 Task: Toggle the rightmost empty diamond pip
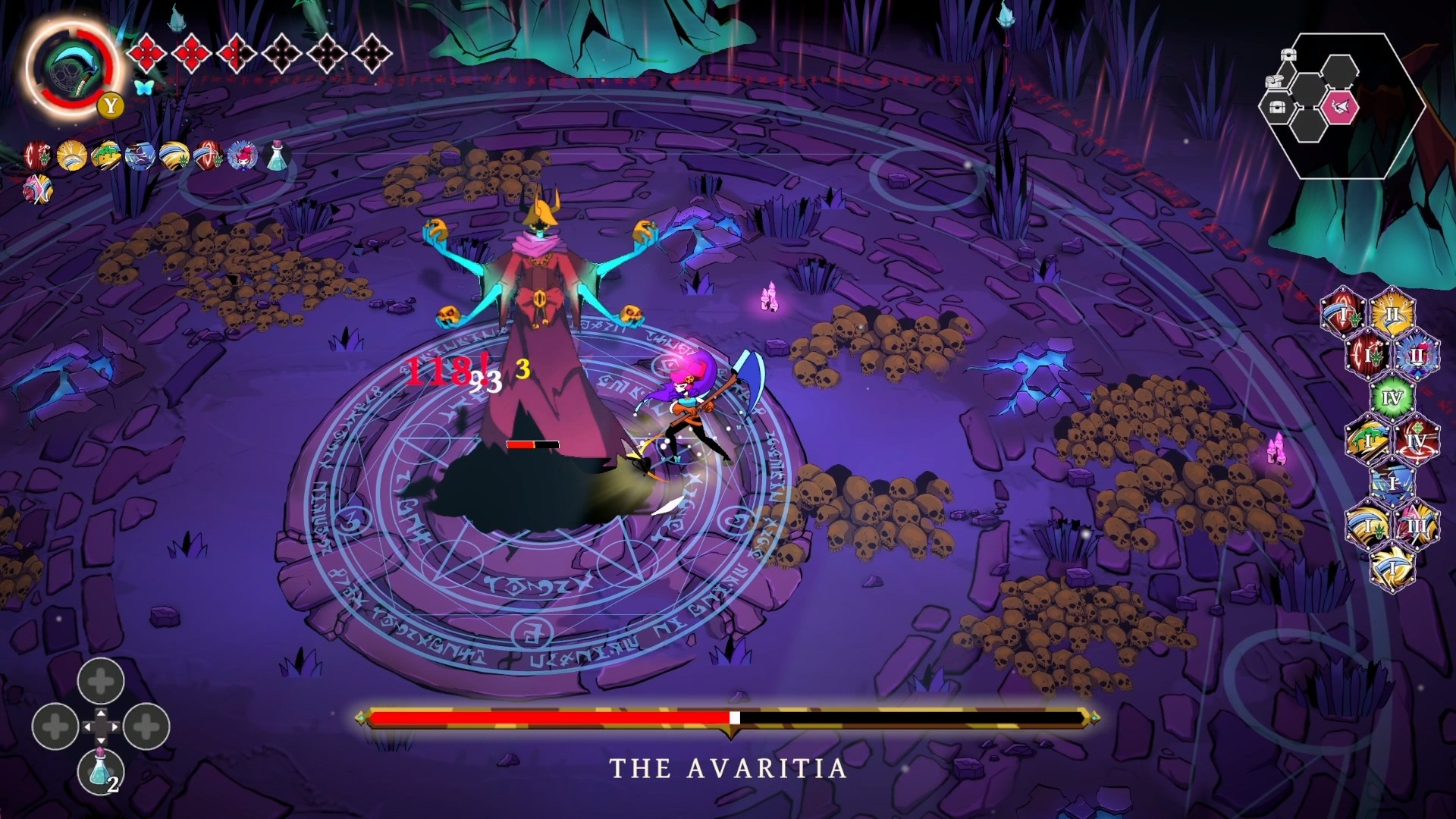click(x=374, y=53)
